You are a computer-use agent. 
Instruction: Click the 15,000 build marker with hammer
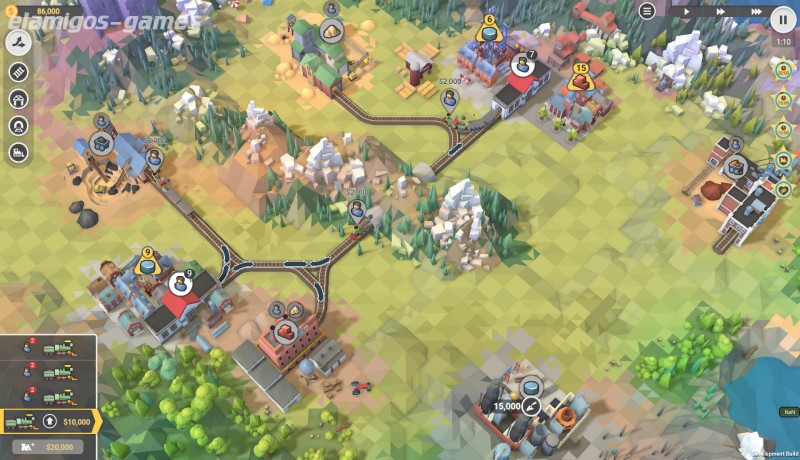[532, 406]
